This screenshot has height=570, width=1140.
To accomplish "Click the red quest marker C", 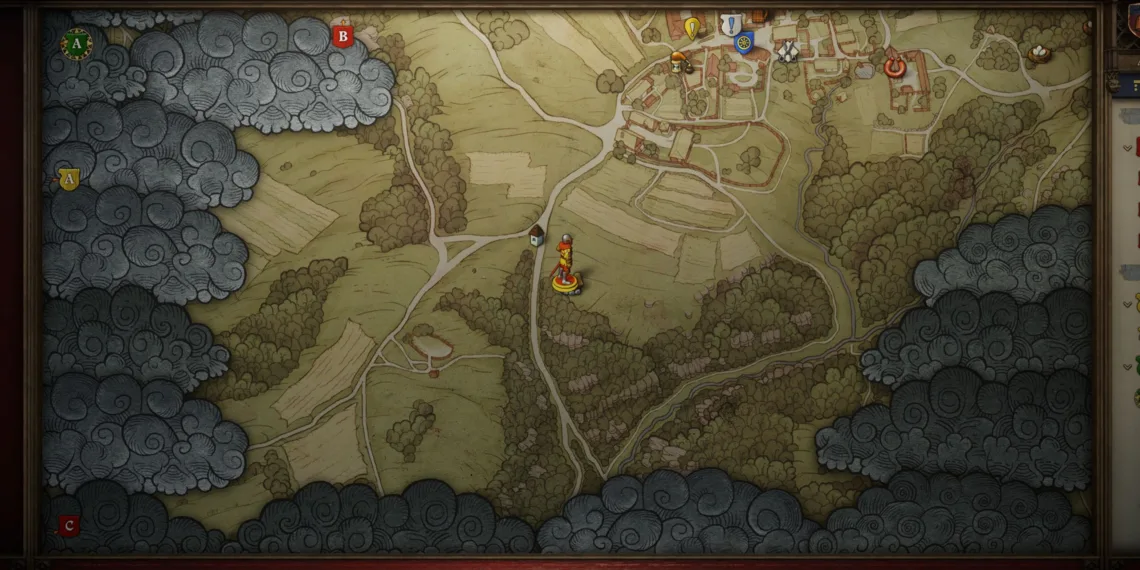I will click(68, 525).
